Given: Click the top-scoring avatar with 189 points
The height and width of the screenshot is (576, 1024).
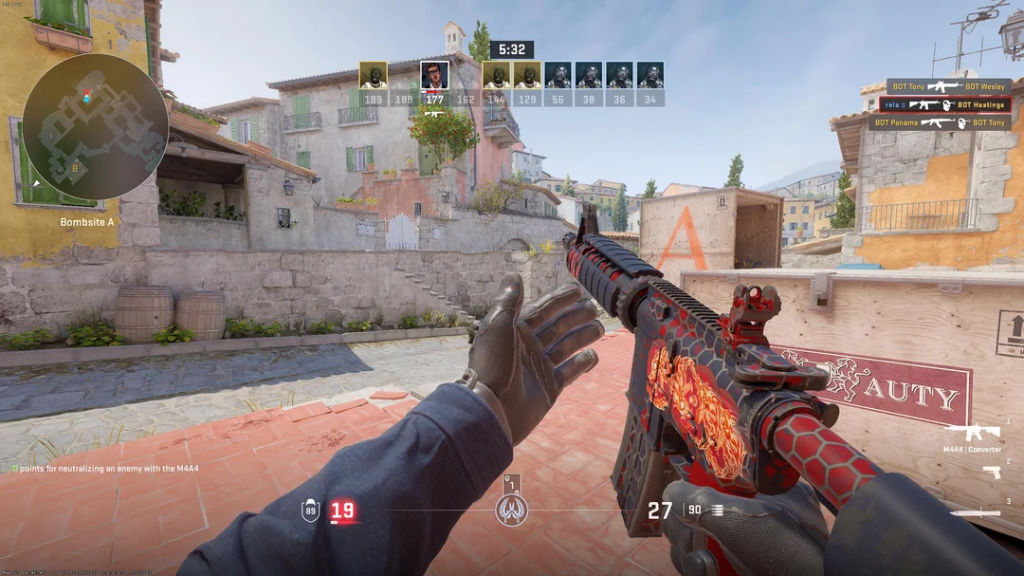Looking at the screenshot, I should (373, 75).
